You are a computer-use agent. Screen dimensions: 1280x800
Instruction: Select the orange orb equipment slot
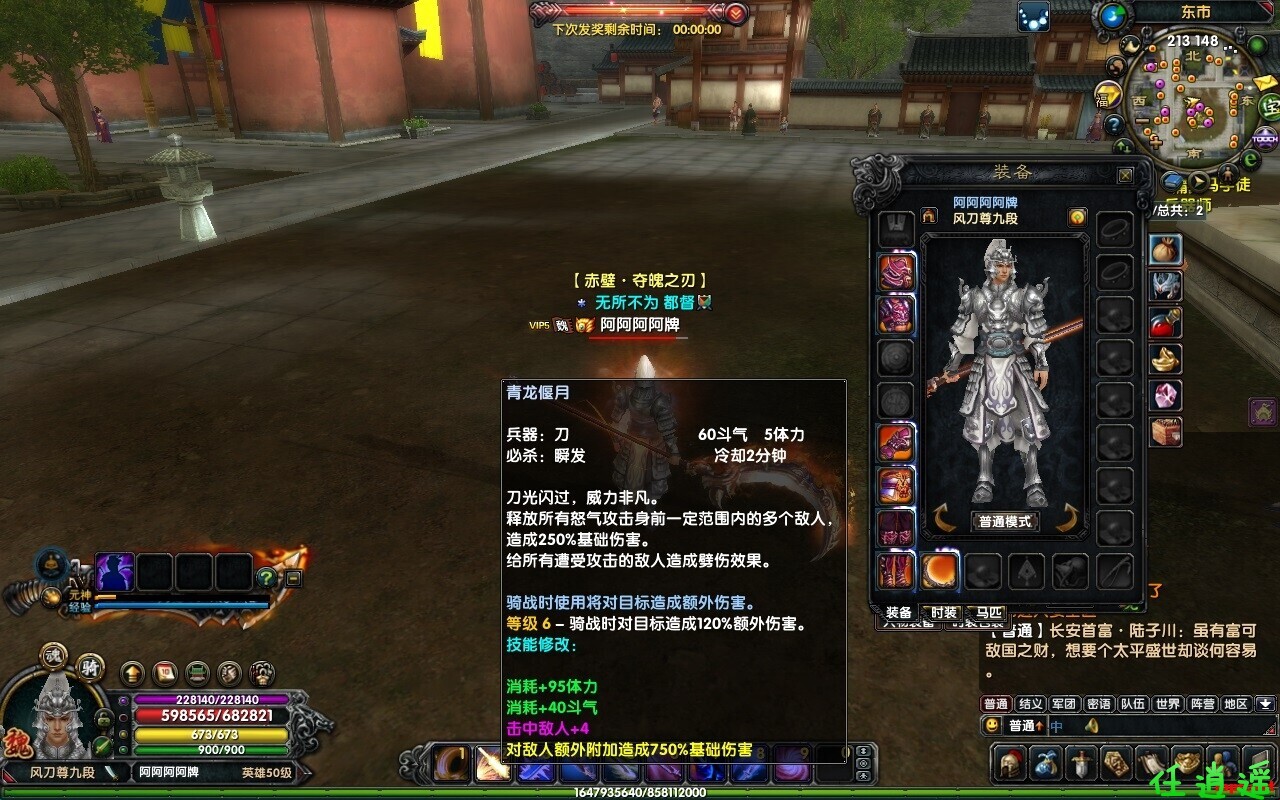tap(939, 571)
